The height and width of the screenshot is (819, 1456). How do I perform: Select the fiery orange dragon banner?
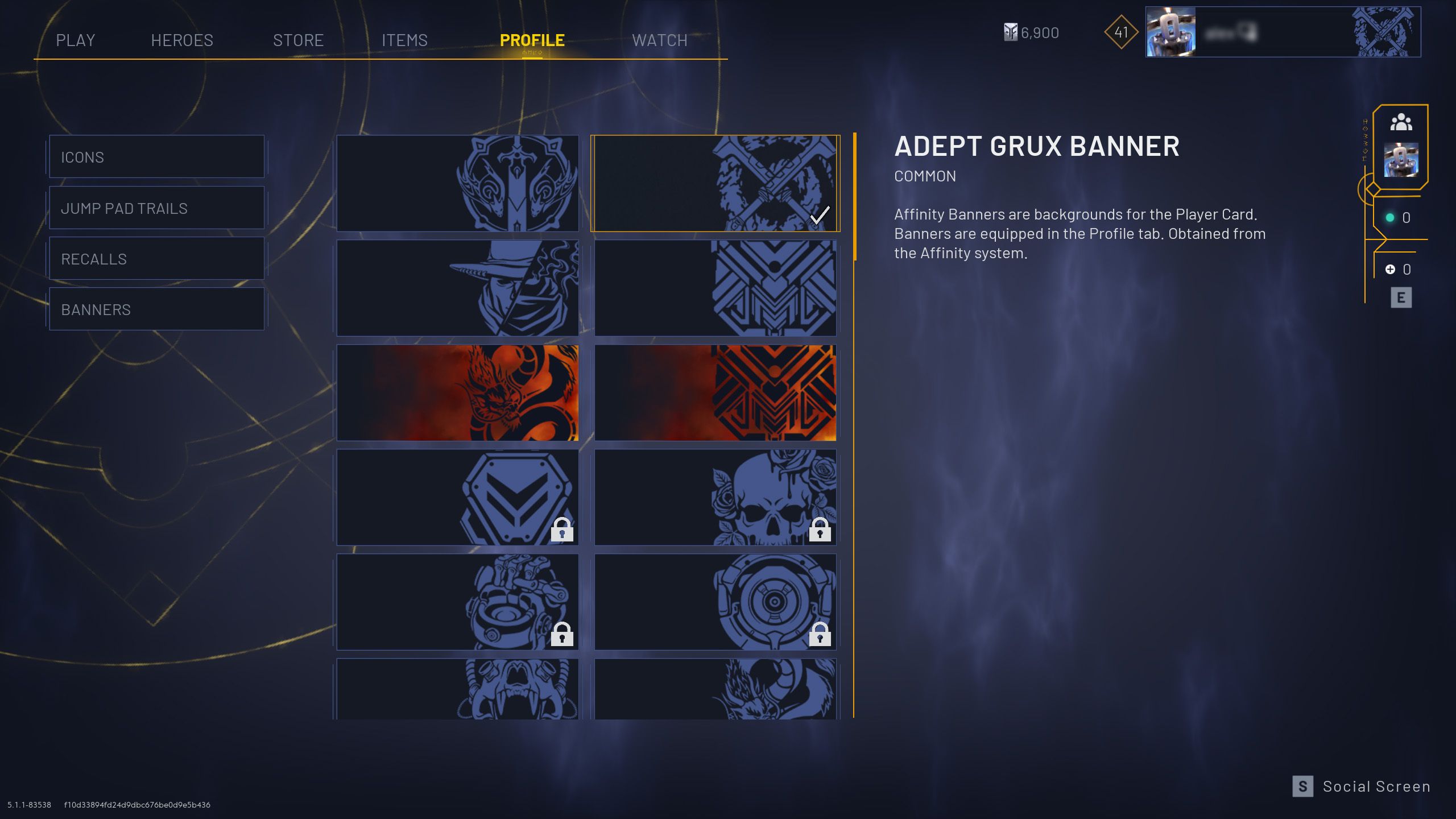[457, 392]
